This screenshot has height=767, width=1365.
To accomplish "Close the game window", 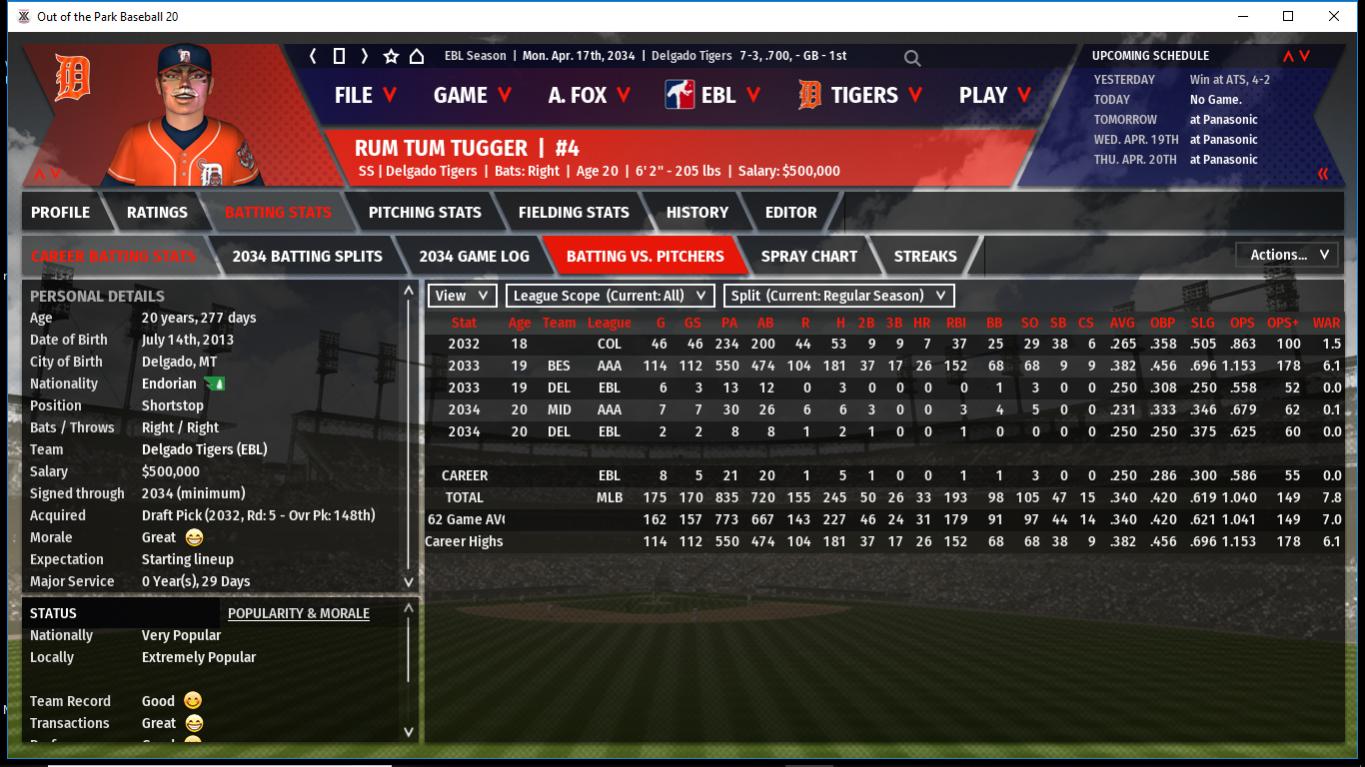I will coord(1334,16).
